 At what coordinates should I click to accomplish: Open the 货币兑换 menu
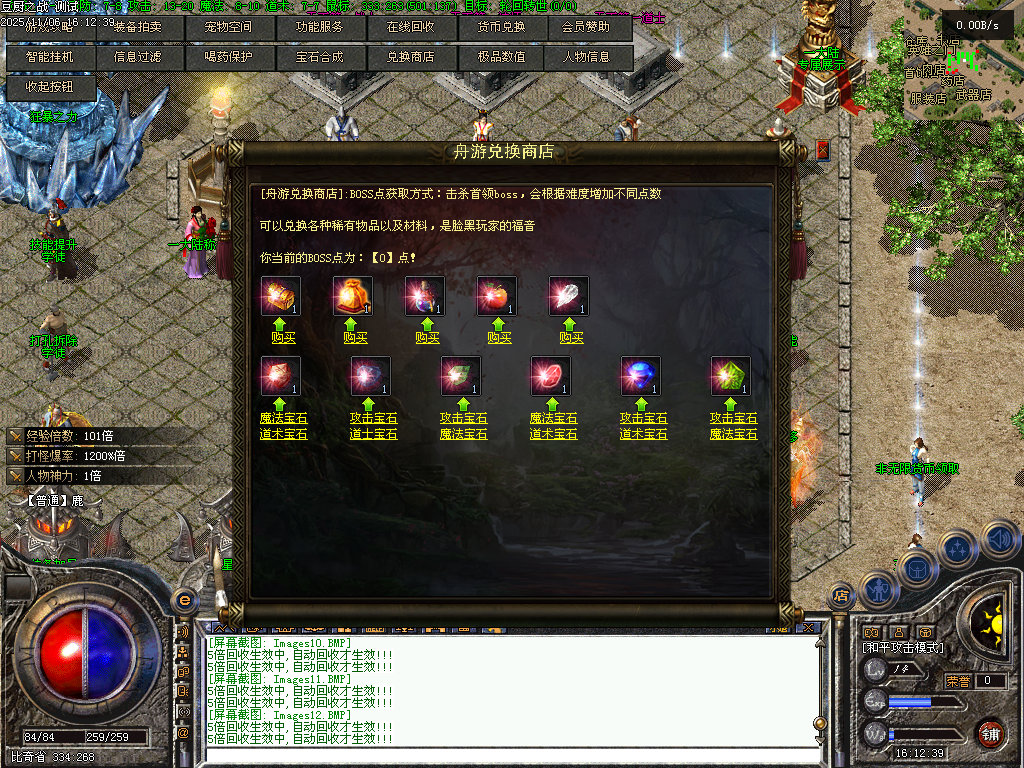click(499, 28)
